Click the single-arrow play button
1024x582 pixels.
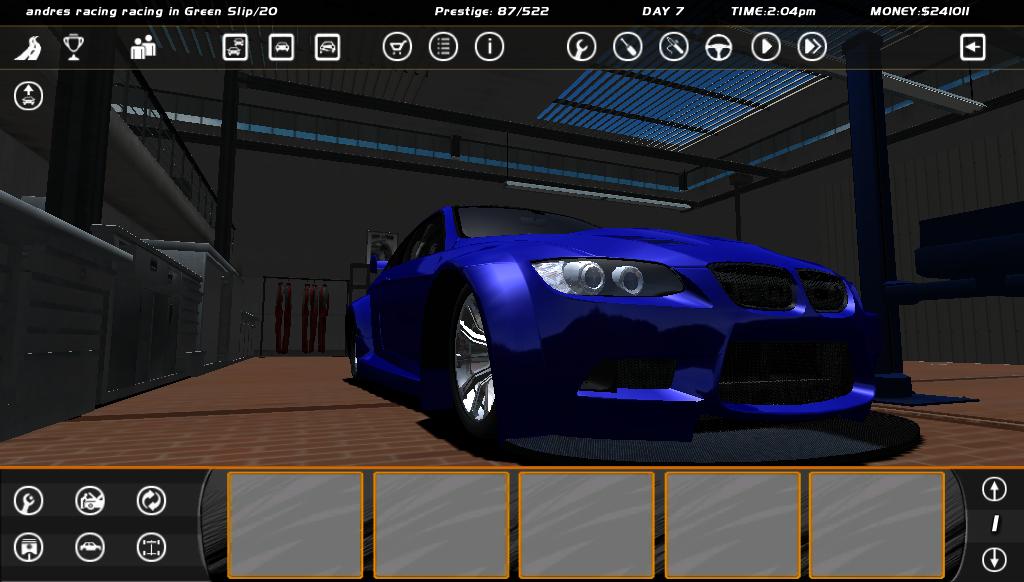coord(765,47)
